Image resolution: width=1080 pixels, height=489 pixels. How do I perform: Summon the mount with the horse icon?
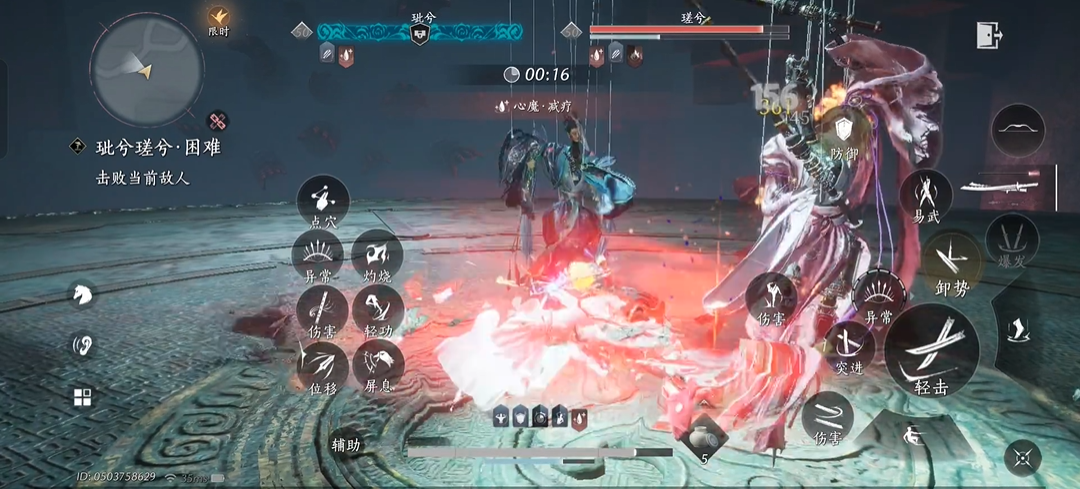[82, 294]
